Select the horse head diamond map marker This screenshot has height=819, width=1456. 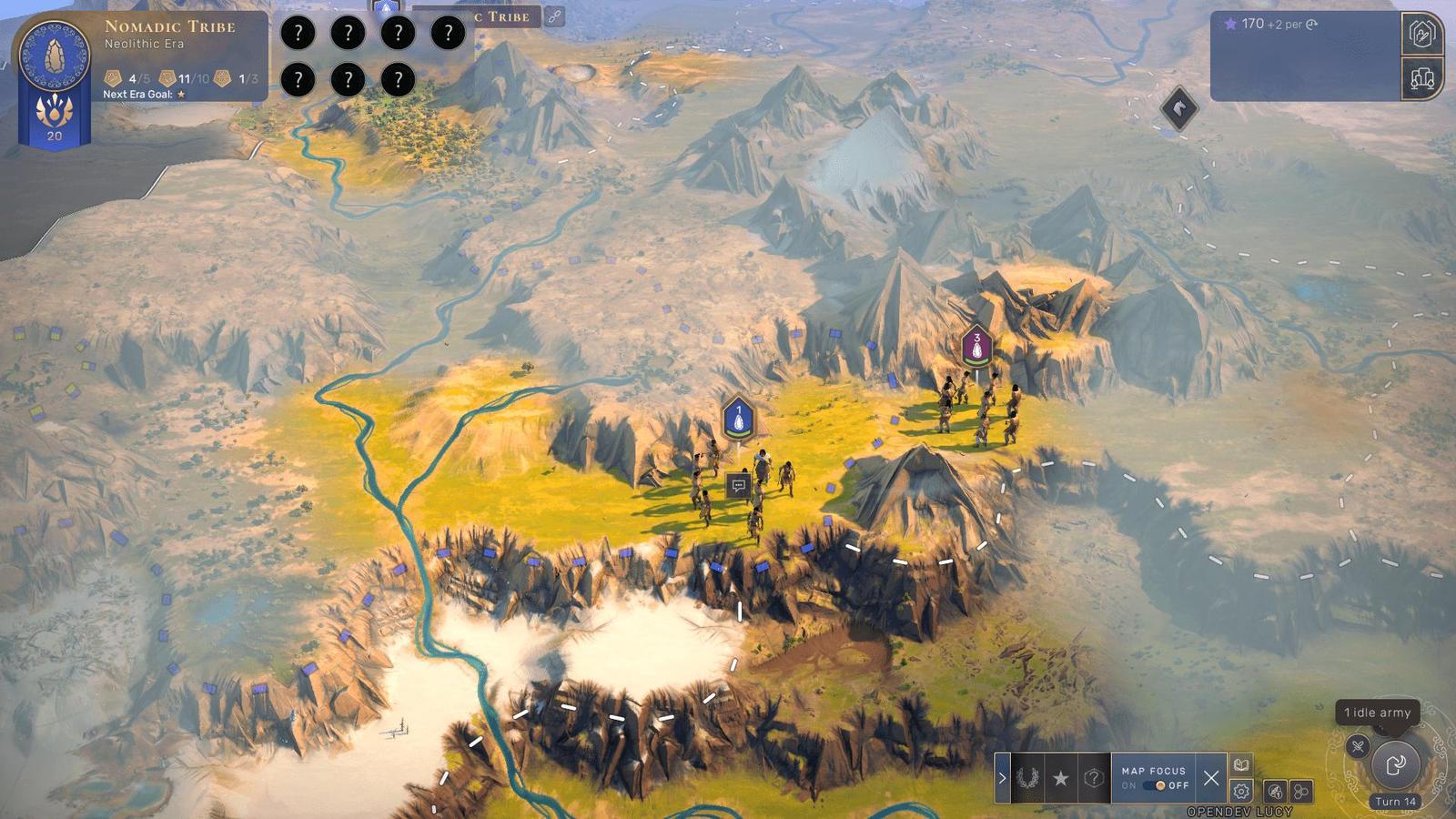point(1179,108)
